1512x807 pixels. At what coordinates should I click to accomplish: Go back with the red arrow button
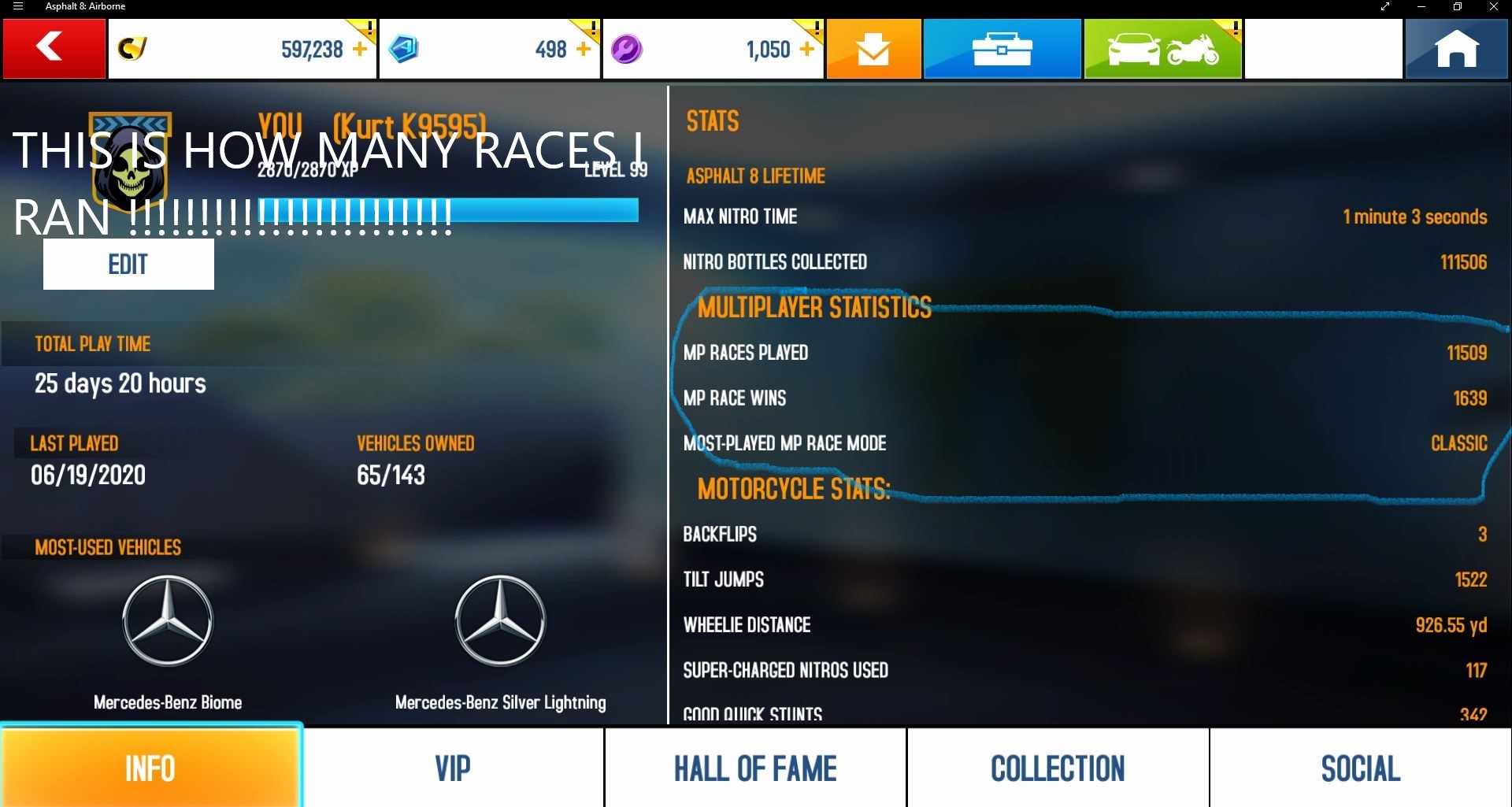(x=54, y=49)
